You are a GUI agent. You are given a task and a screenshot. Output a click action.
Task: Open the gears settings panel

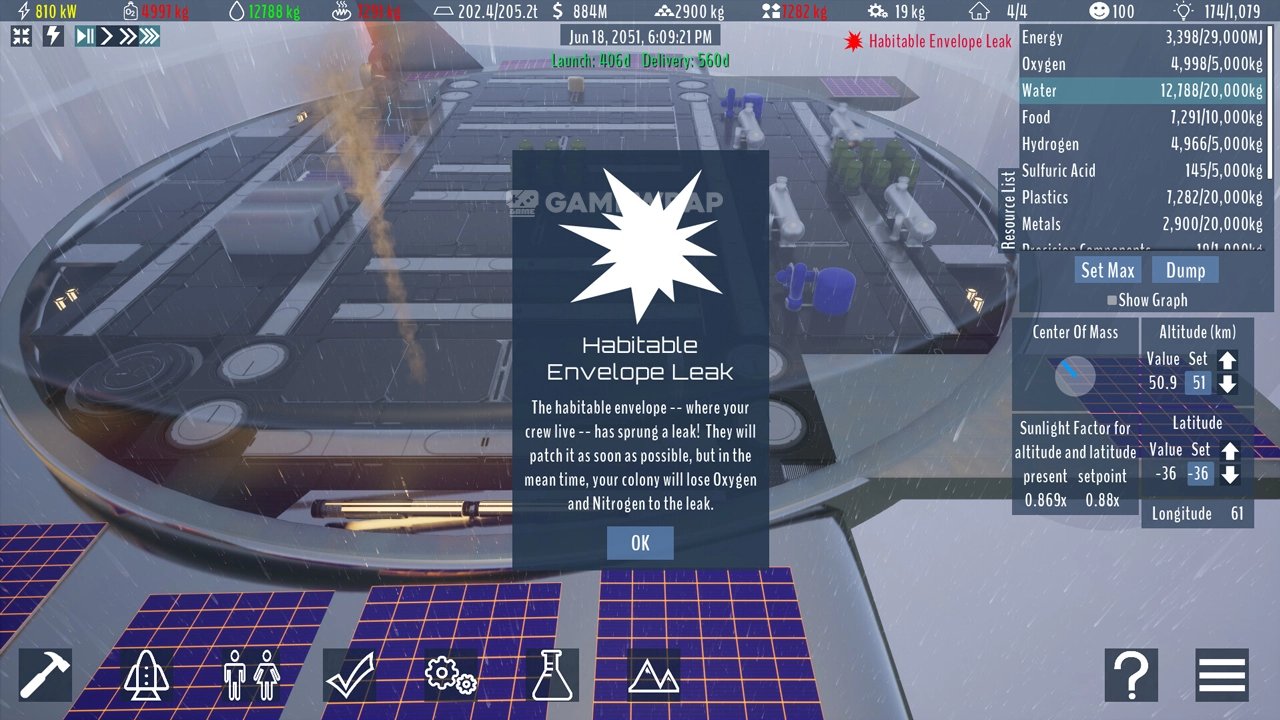tap(451, 675)
